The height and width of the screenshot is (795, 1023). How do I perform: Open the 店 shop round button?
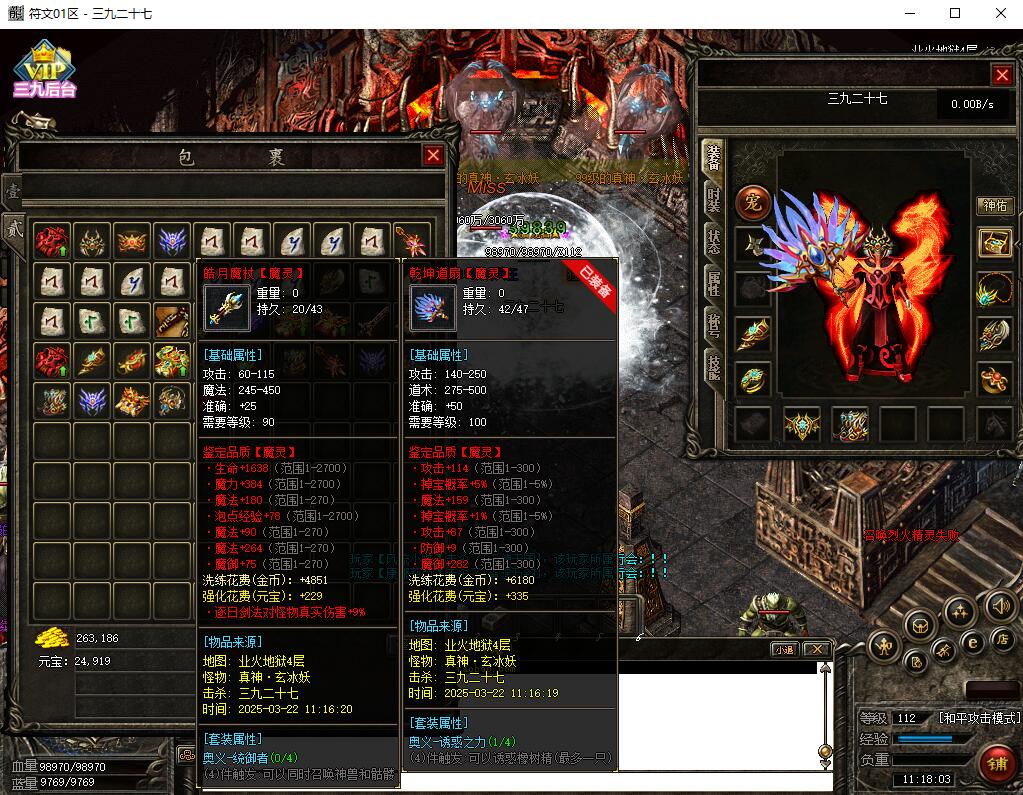(1001, 638)
